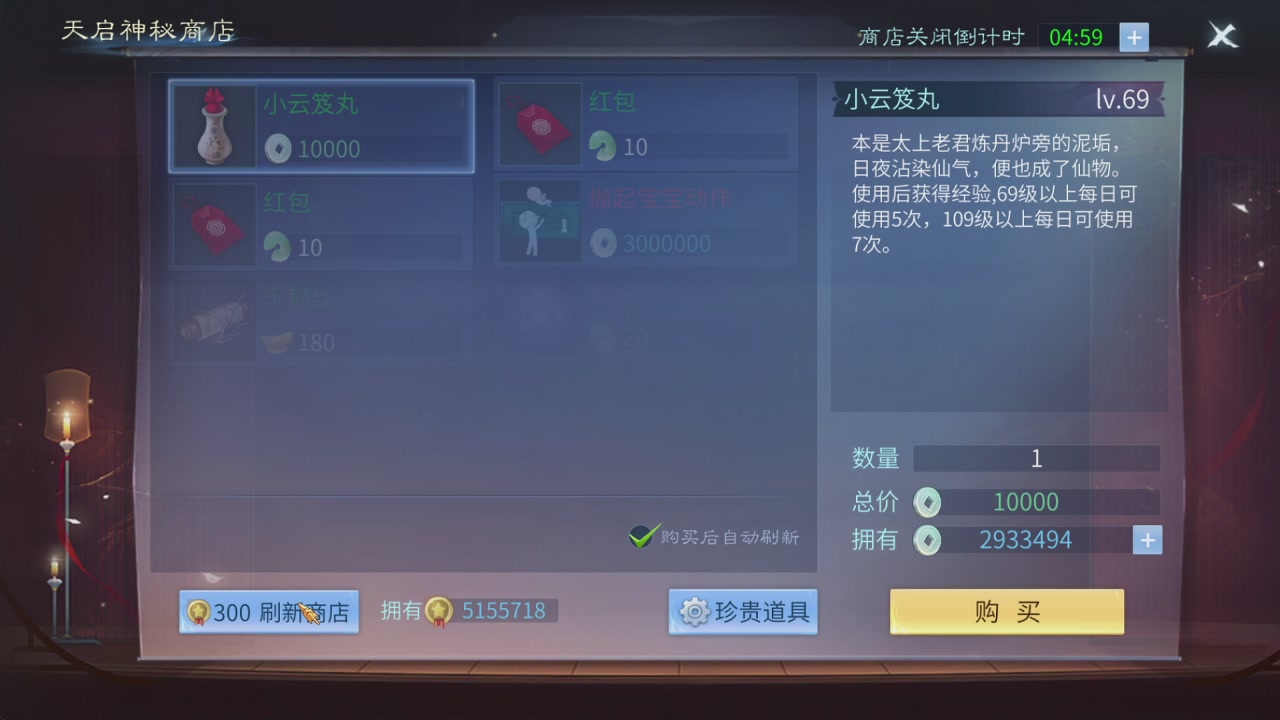Select the 小云笈丸 vase item icon
The height and width of the screenshot is (720, 1280).
point(213,126)
